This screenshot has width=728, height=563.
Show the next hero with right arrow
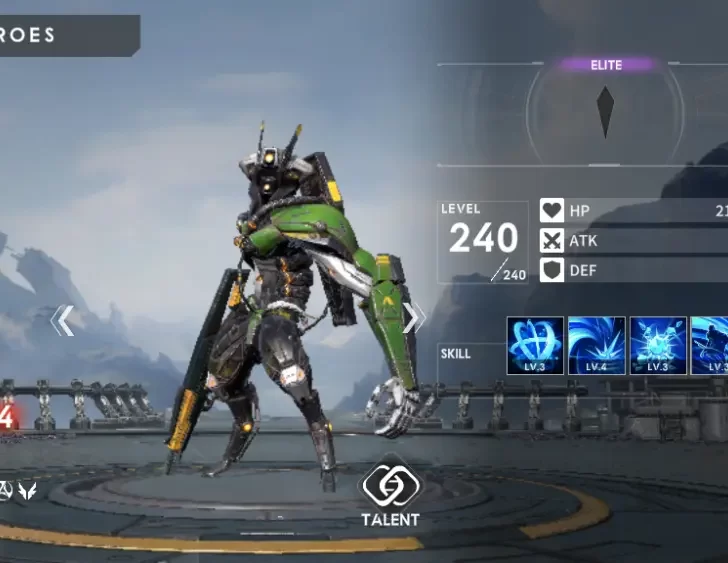click(x=412, y=317)
